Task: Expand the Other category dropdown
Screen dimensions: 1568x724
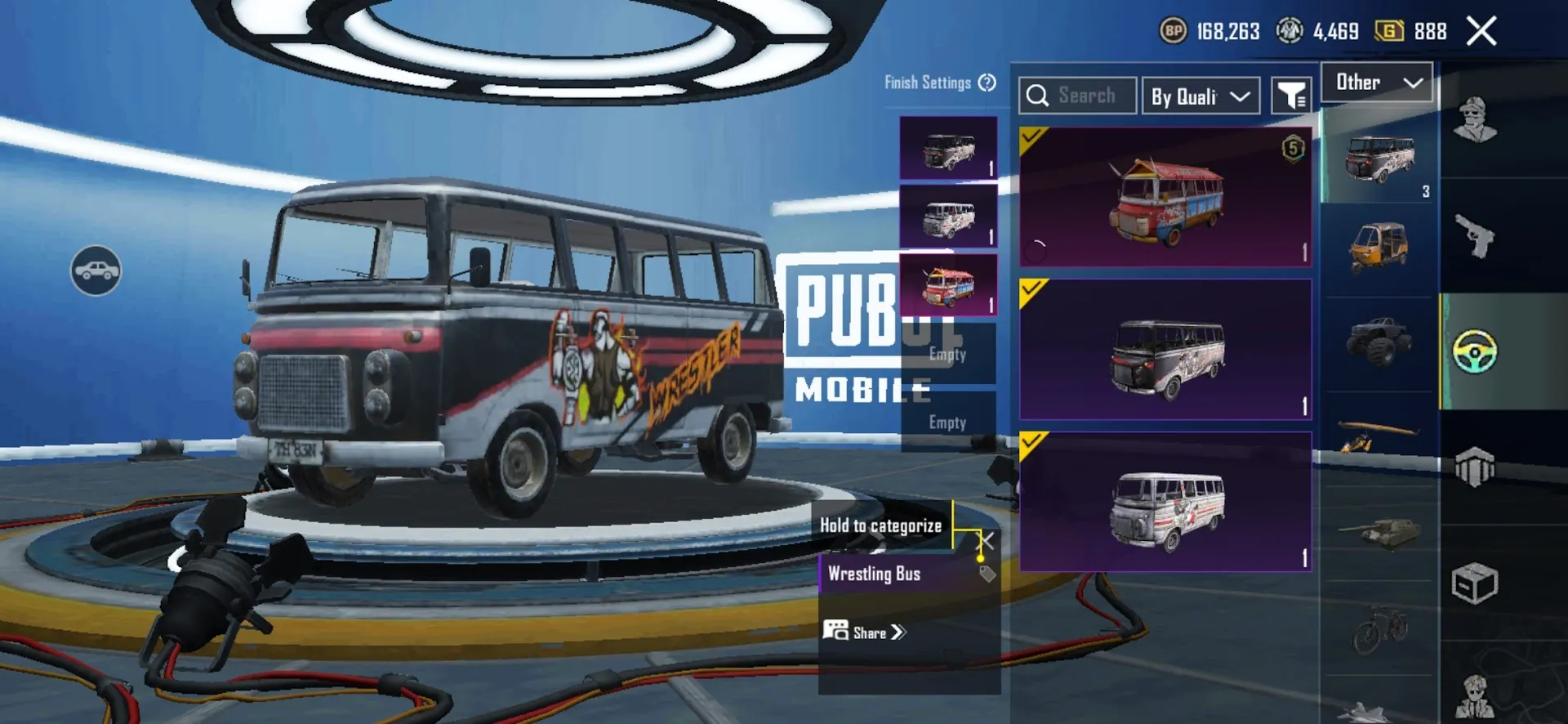Action: pyautogui.click(x=1376, y=82)
